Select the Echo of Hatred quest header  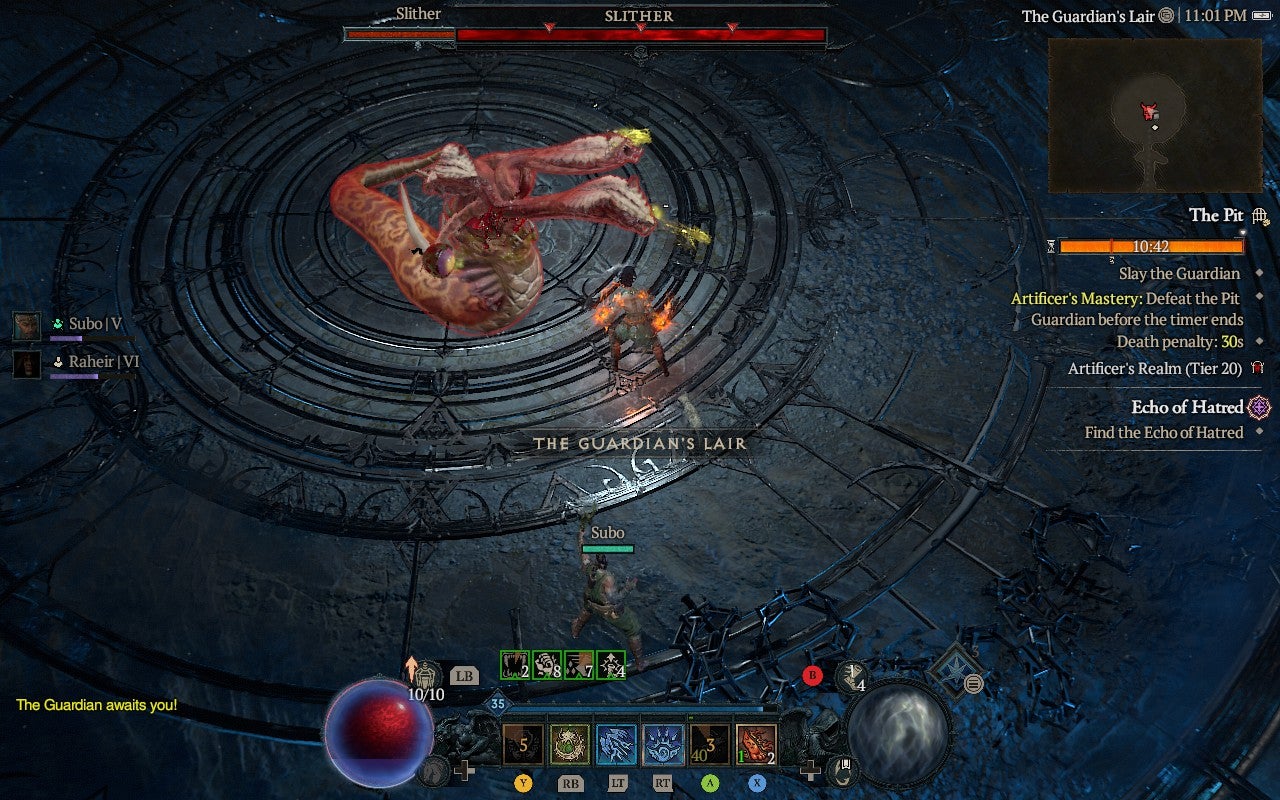pos(1187,407)
